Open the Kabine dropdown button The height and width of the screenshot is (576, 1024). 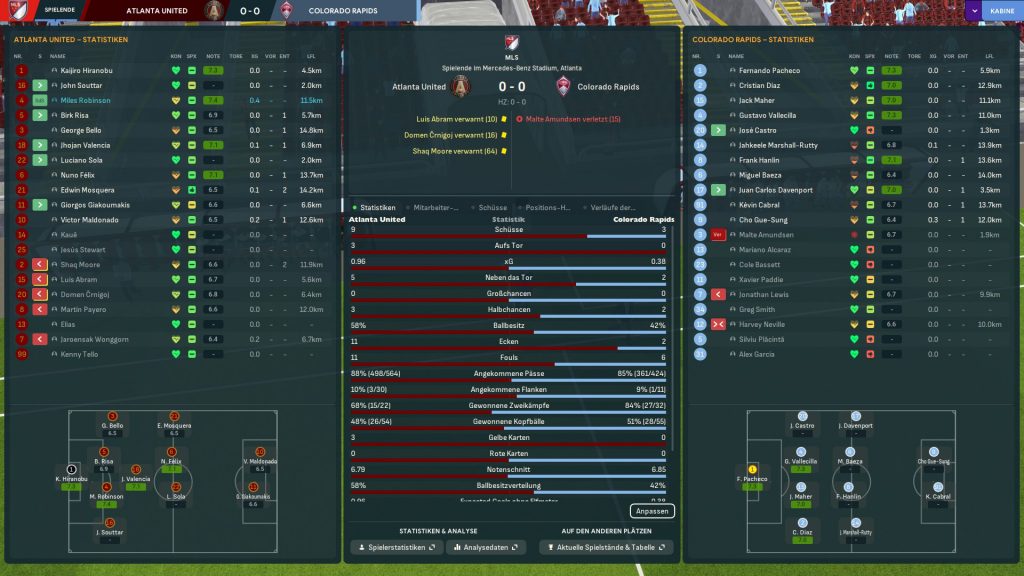point(993,11)
